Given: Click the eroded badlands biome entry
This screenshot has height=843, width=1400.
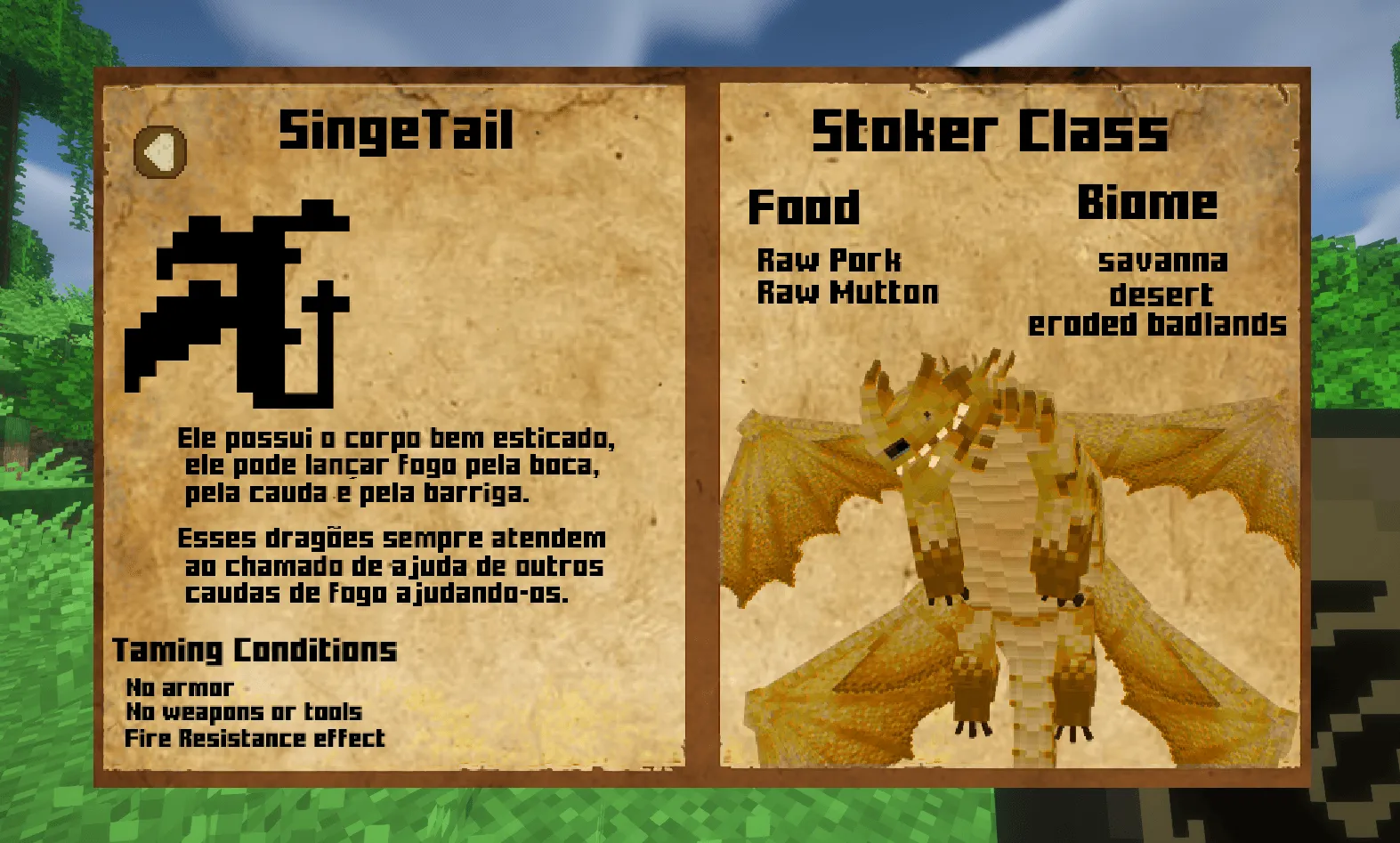Looking at the screenshot, I should coord(1157,325).
